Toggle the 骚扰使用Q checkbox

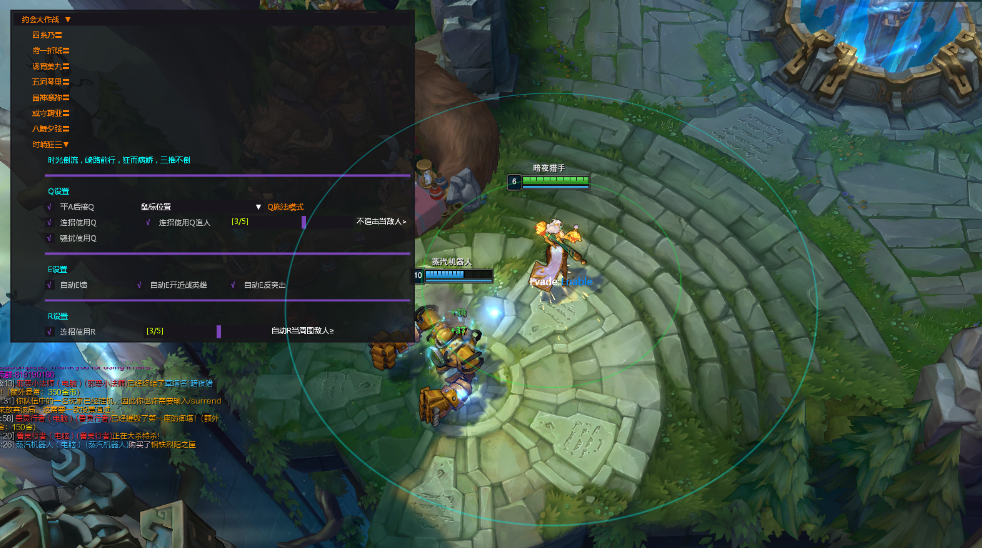coord(49,238)
